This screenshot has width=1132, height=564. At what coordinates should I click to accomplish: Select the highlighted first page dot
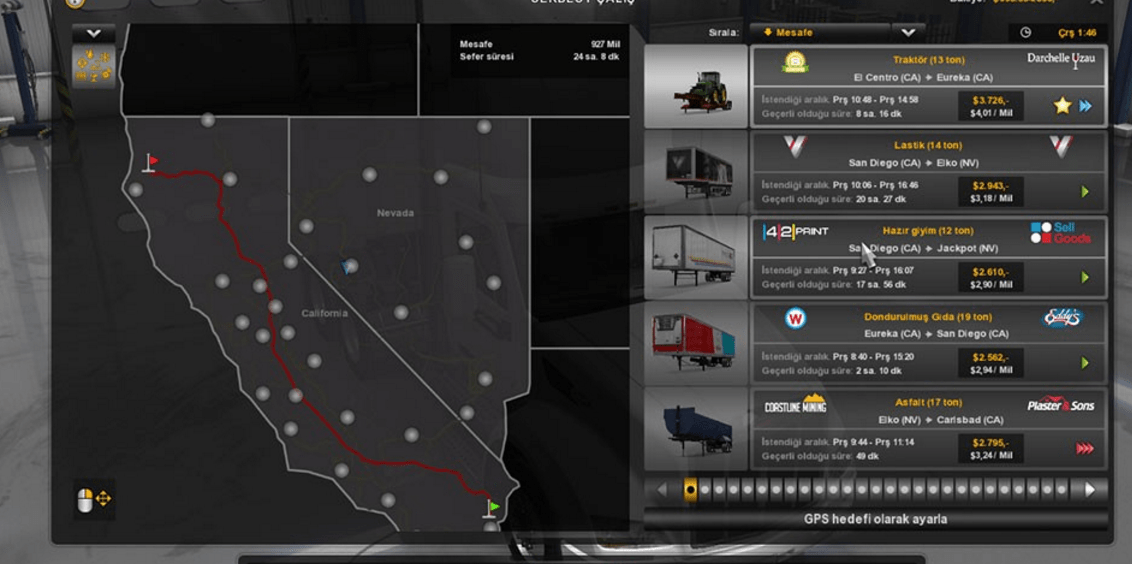[x=690, y=490]
